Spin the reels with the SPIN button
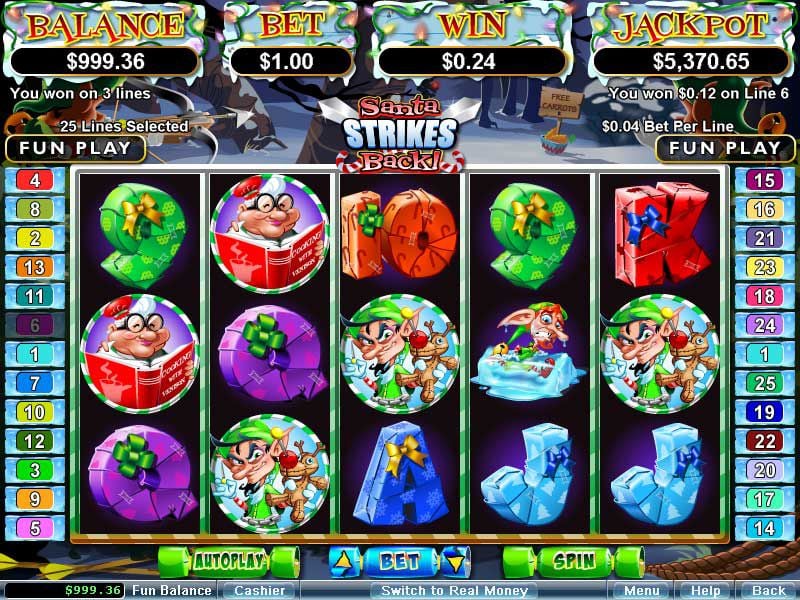 coord(573,561)
